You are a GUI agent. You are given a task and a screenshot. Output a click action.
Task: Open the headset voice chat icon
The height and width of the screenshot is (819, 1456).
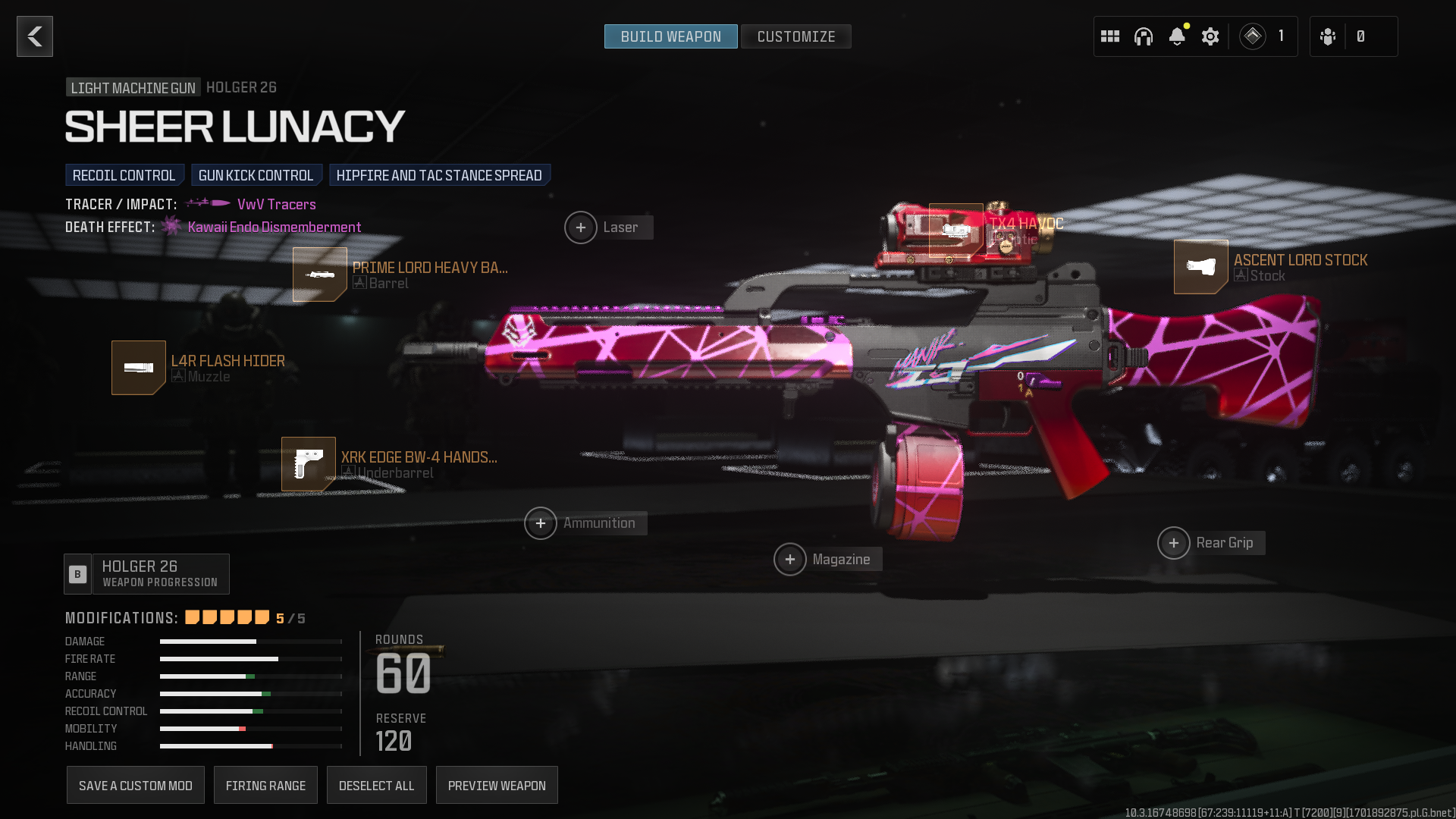pyautogui.click(x=1144, y=36)
